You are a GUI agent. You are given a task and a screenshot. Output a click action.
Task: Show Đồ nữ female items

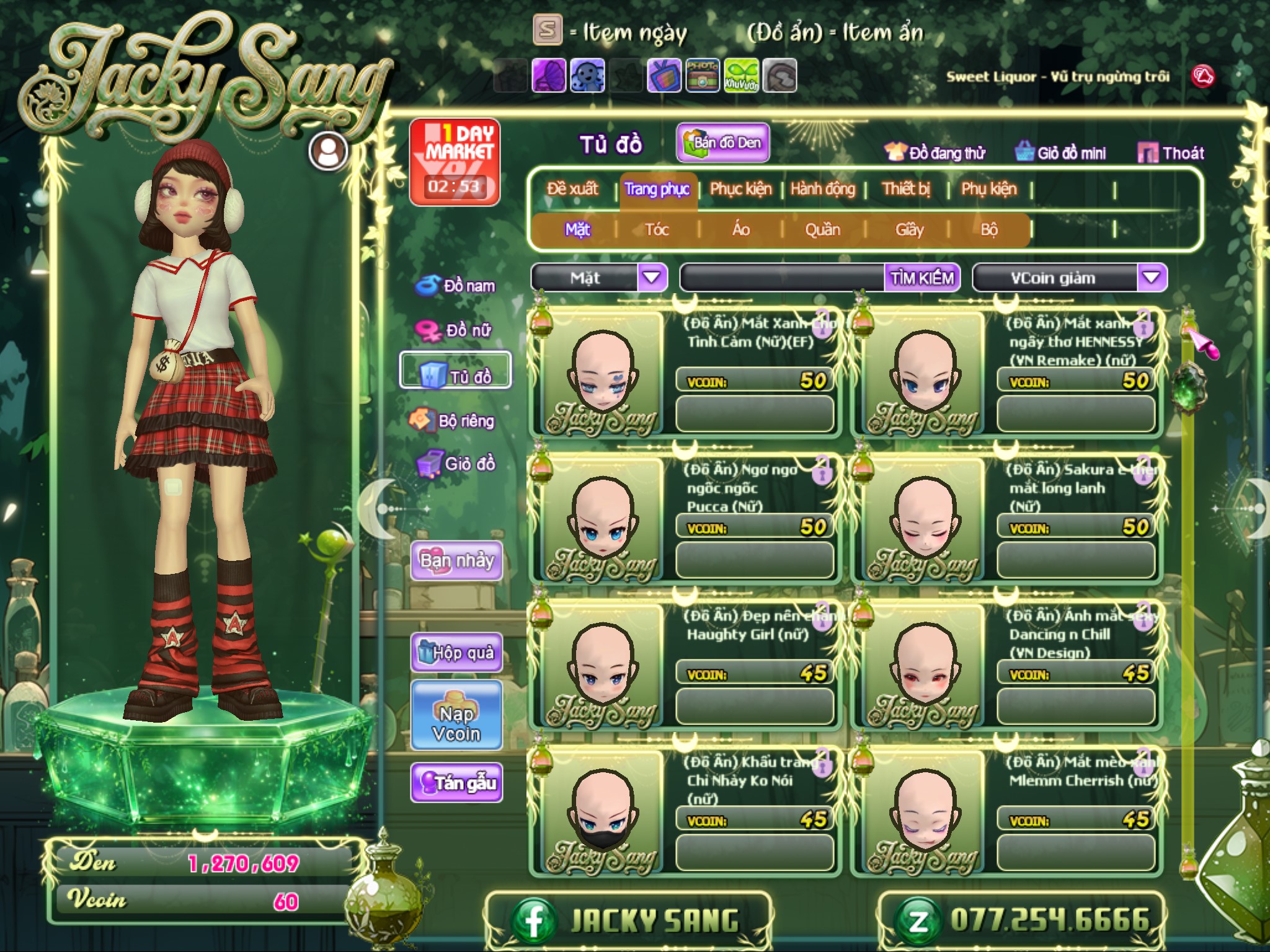(456, 330)
